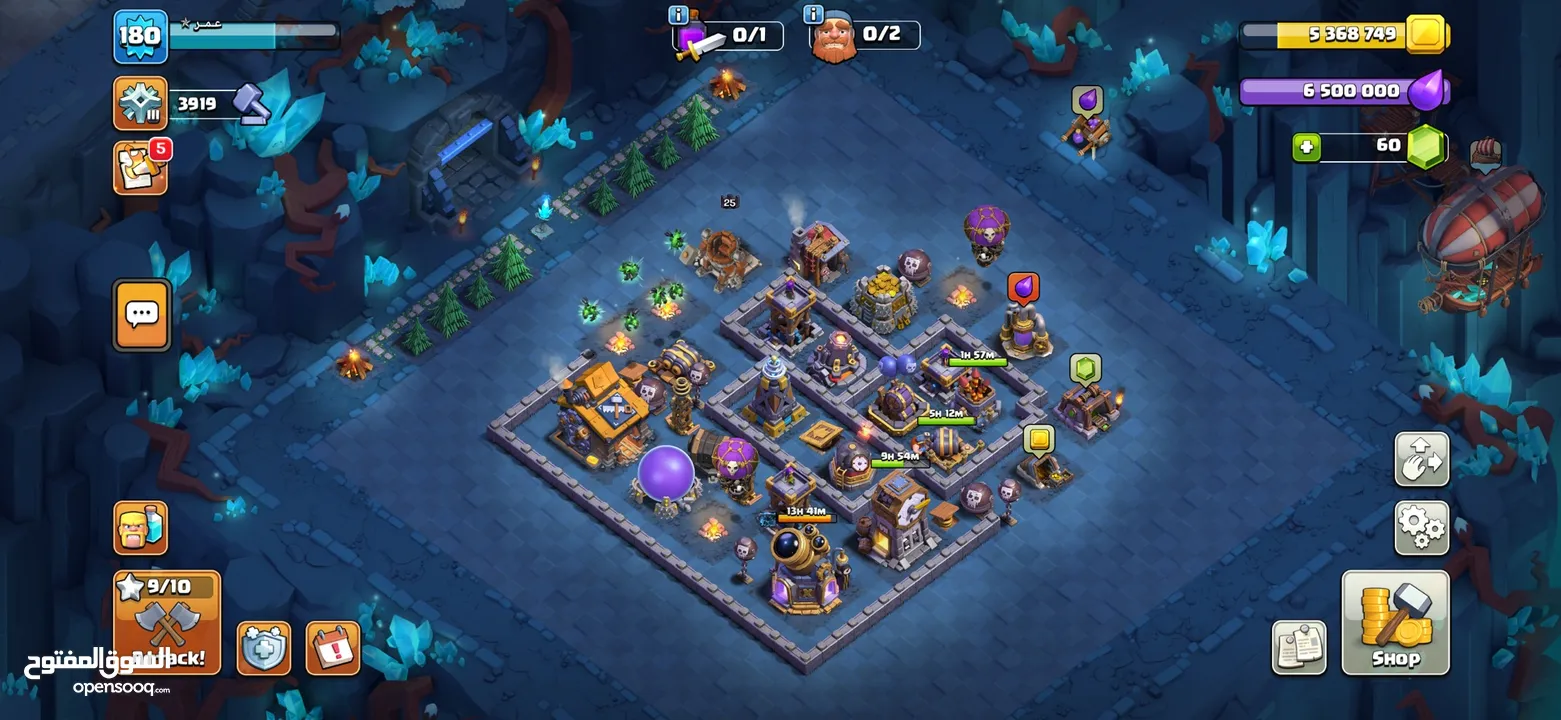The image size is (1561, 720).
Task: Click the gold storage bar showing 5 368 749
Action: point(1340,35)
